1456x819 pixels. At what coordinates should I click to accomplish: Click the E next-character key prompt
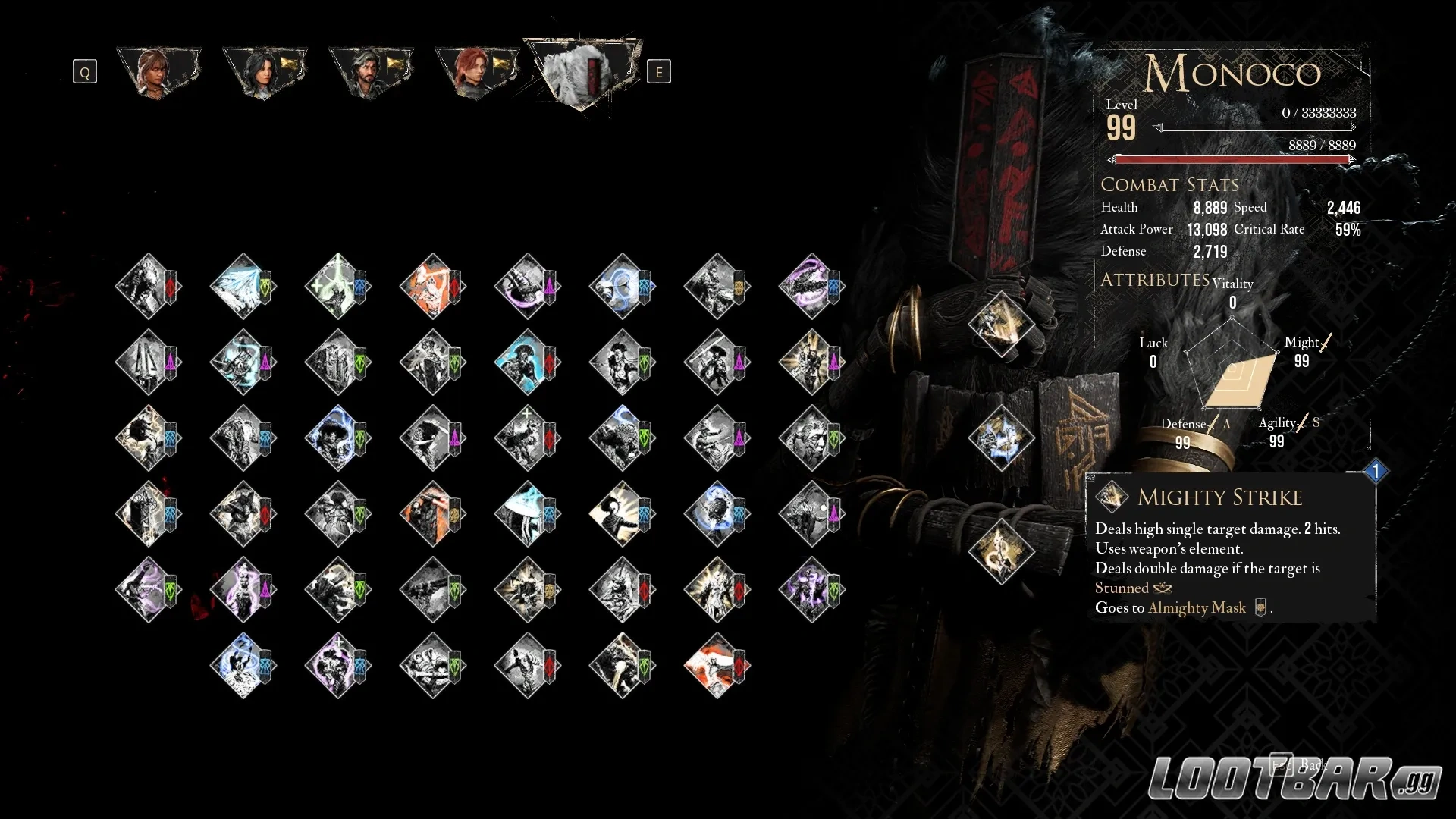pyautogui.click(x=659, y=72)
